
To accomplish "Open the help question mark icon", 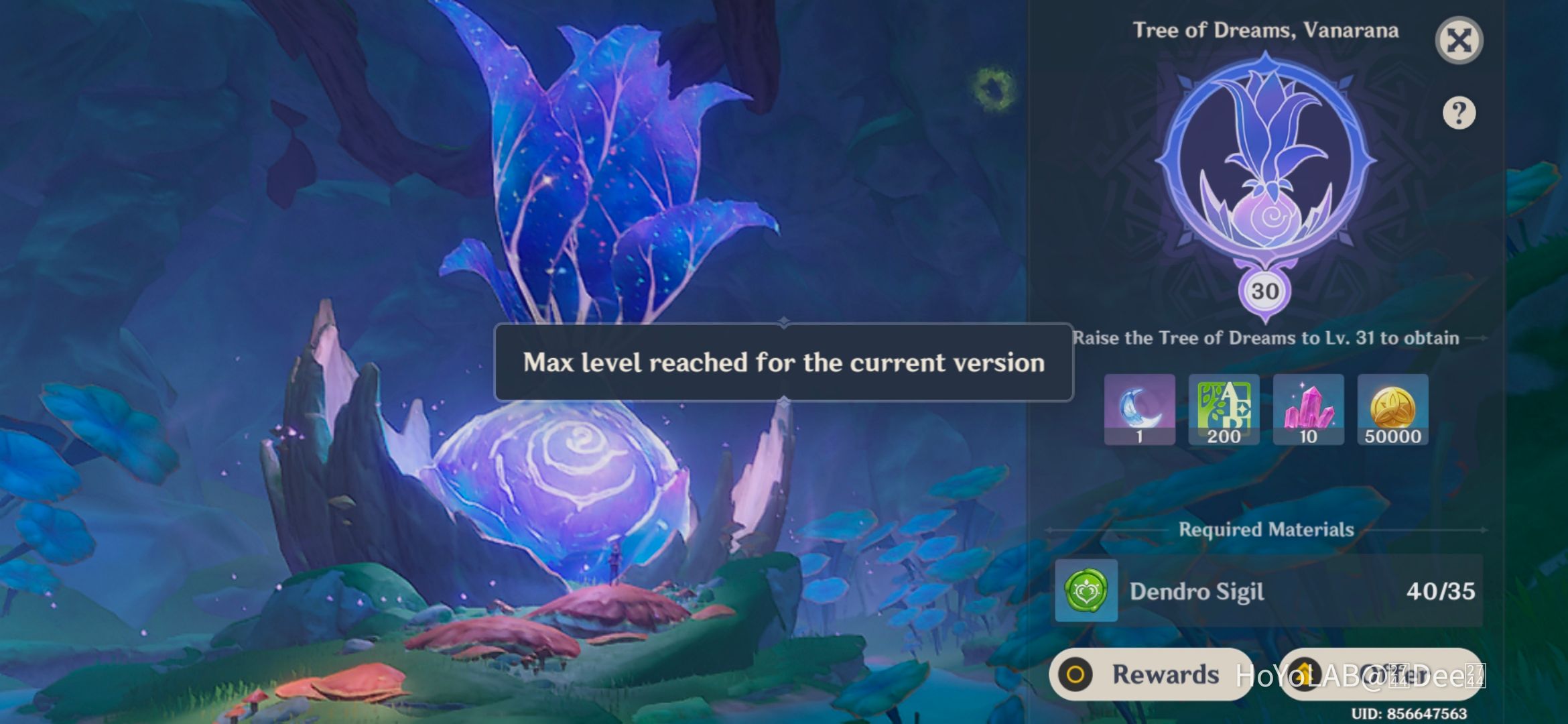I will click(x=1459, y=113).
